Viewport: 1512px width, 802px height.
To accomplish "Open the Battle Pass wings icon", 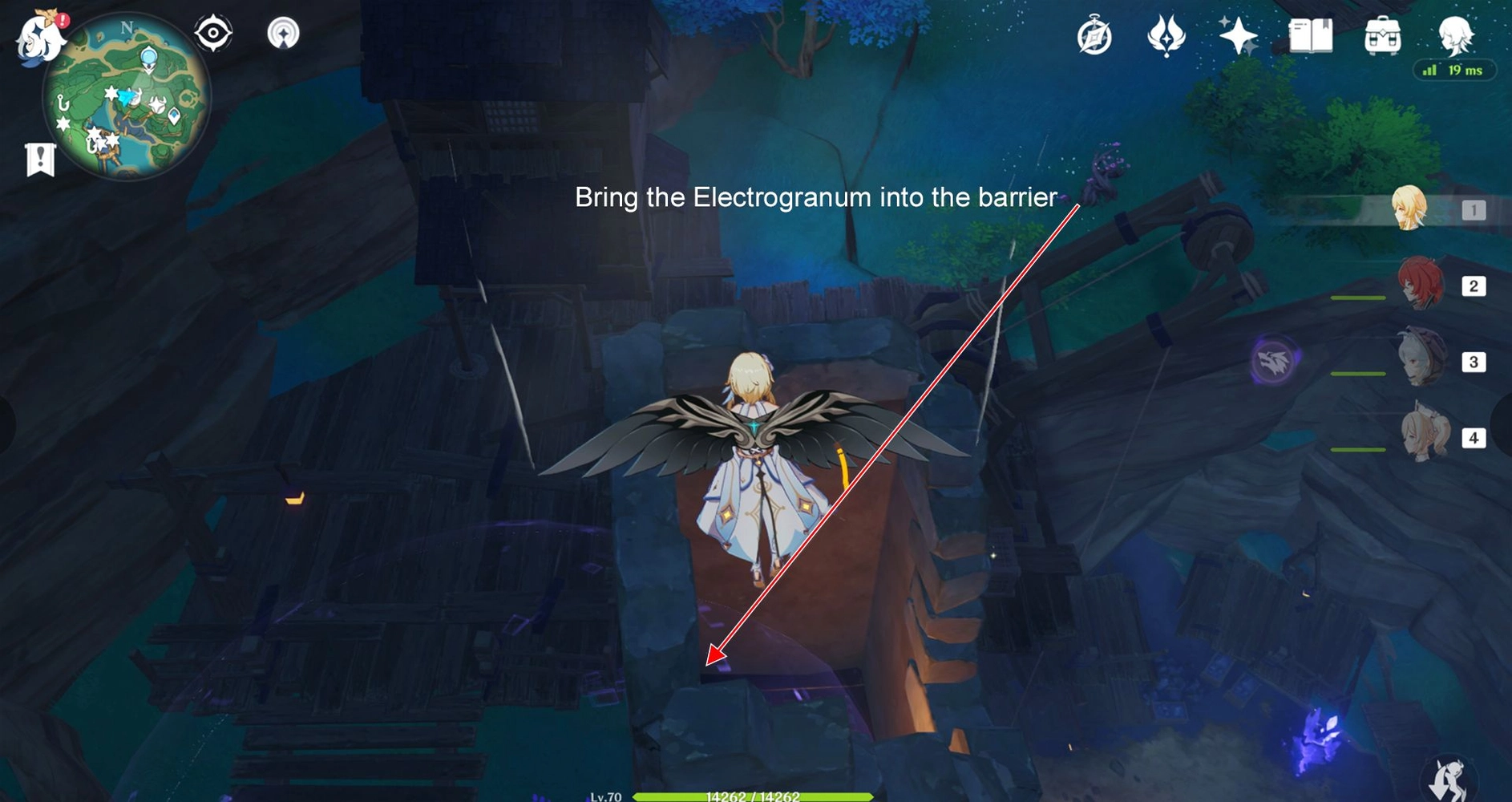I will click(x=1166, y=36).
